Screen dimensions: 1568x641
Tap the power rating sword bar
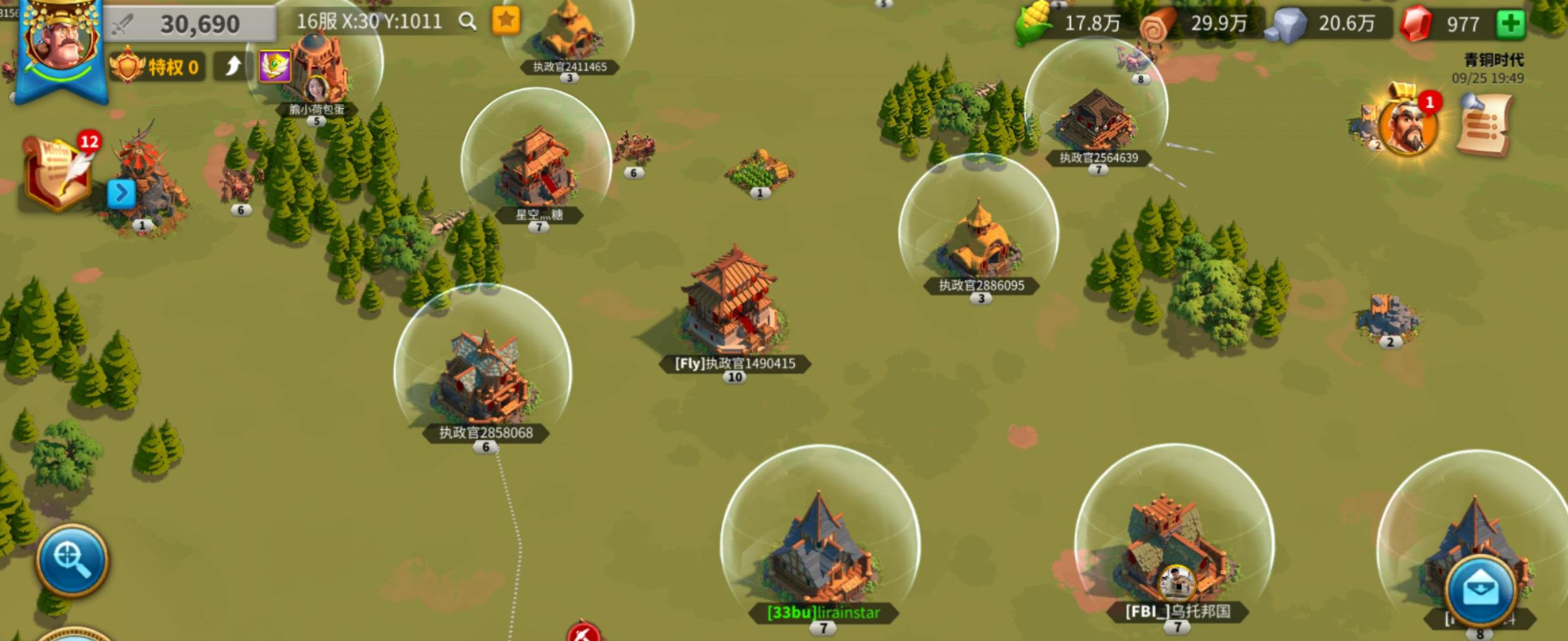(x=189, y=24)
